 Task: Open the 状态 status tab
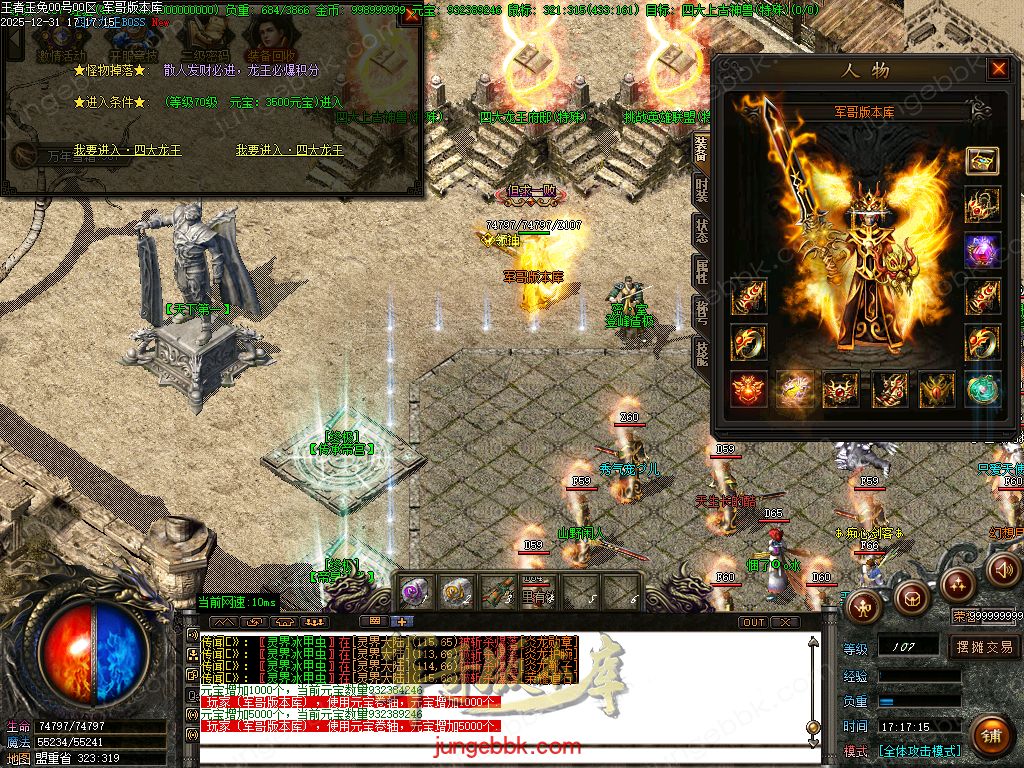click(701, 229)
